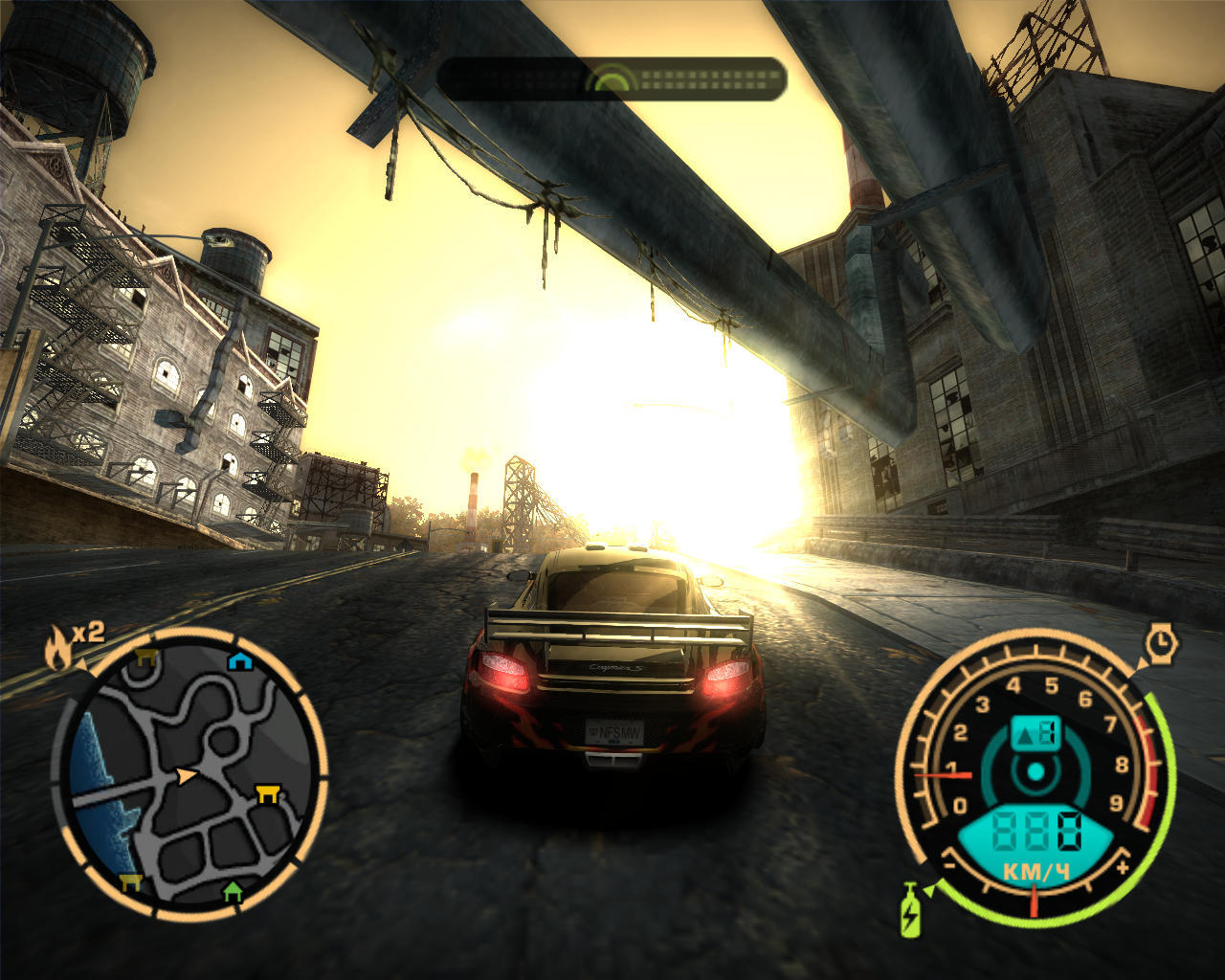The height and width of the screenshot is (980, 1225).
Task: Select the heat level flame icon
Action: 58,649
